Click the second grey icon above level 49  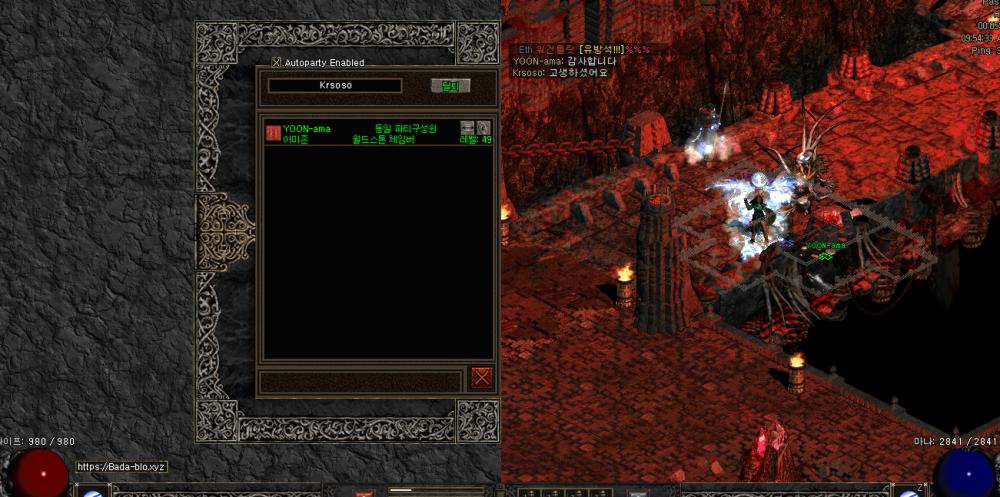click(483, 127)
